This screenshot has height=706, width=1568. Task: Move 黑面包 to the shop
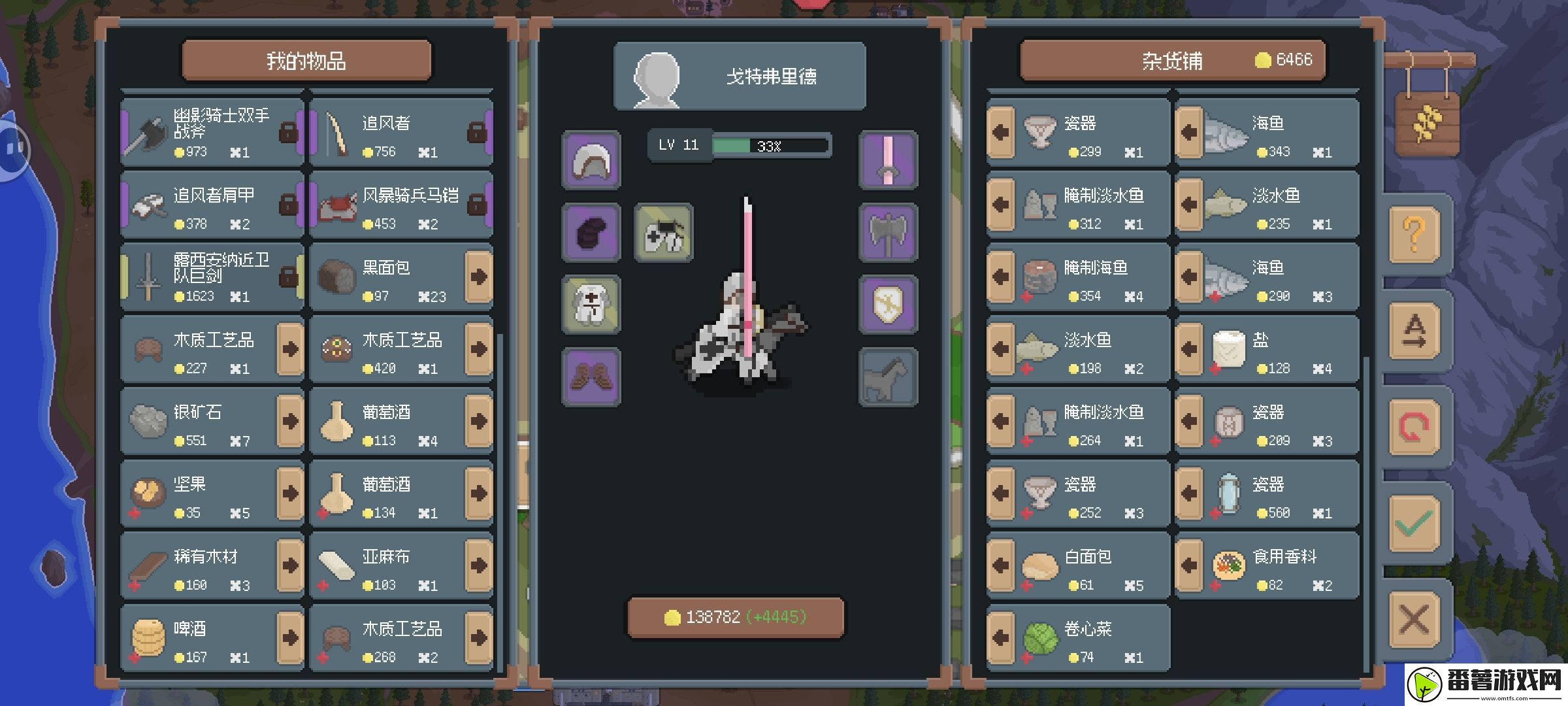(x=478, y=277)
